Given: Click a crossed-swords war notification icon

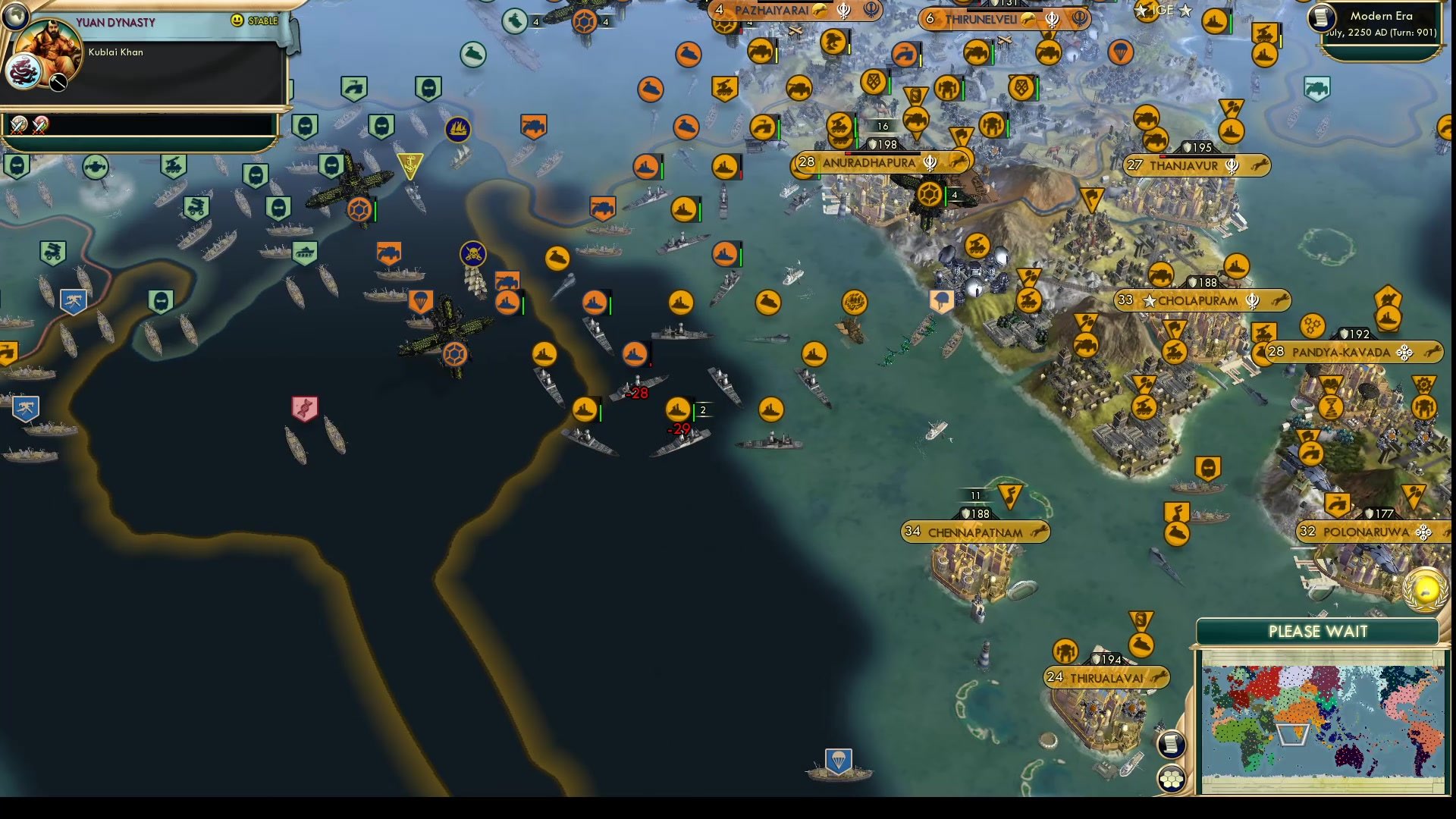Looking at the screenshot, I should click(x=18, y=125).
